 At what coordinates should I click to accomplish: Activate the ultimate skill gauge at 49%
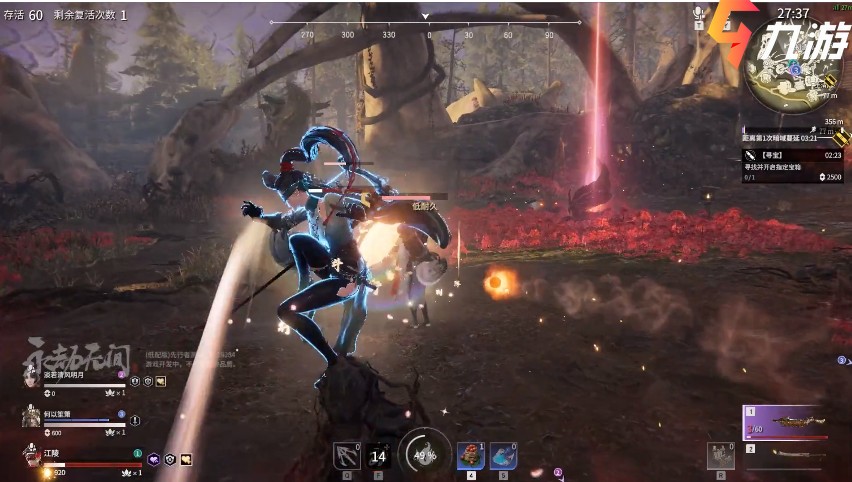(424, 455)
